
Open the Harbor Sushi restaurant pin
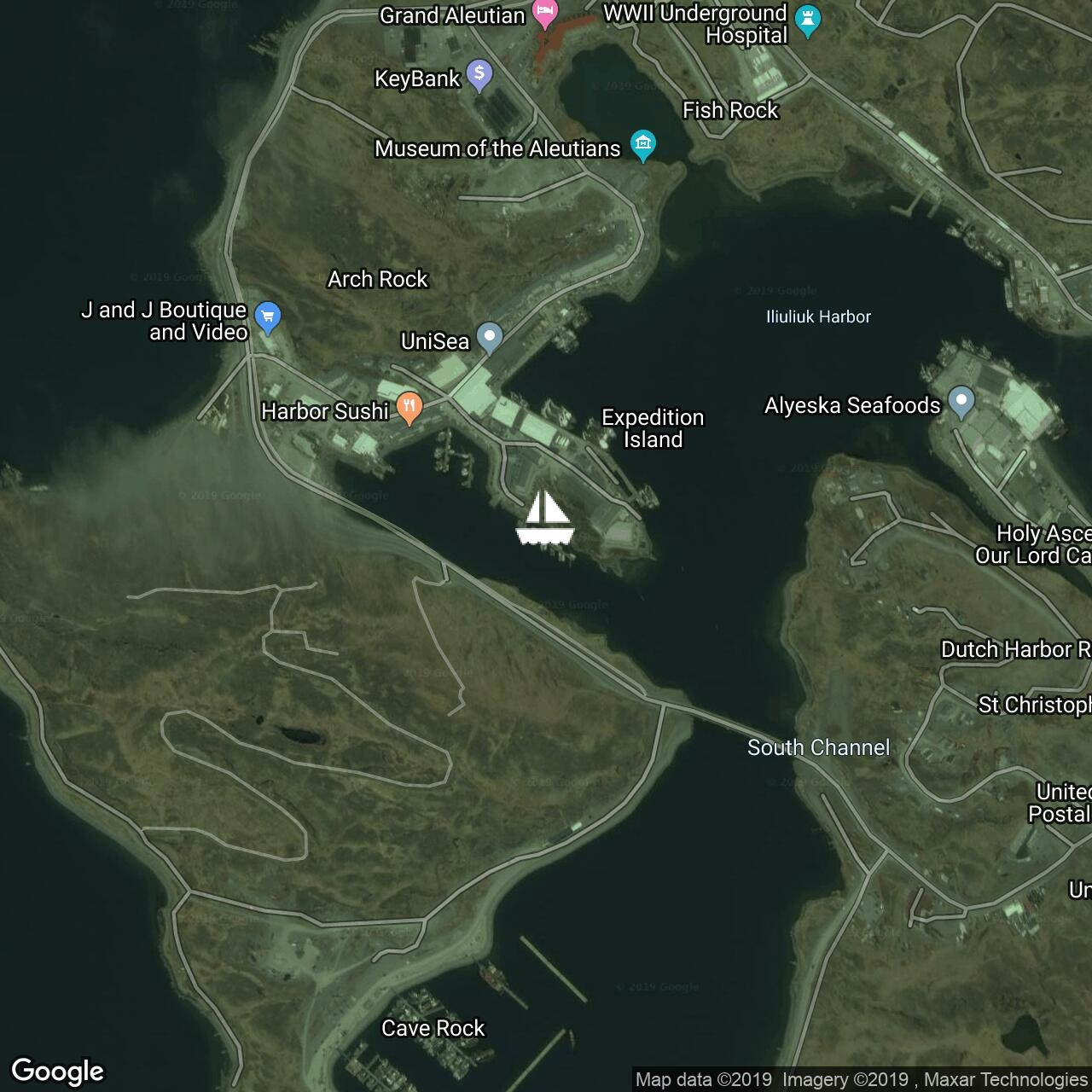tap(409, 407)
